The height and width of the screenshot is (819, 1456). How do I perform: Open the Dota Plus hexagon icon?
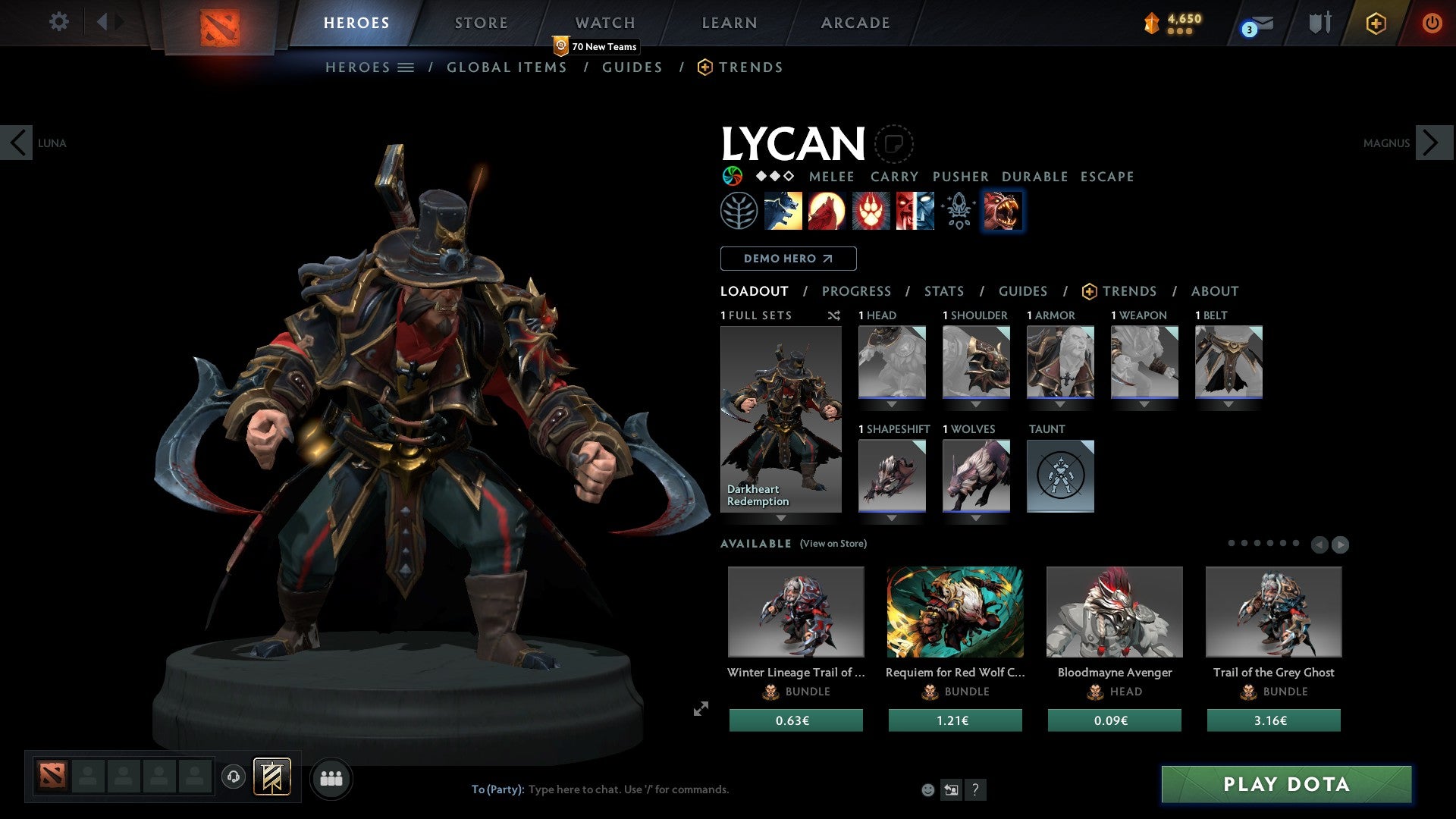pos(1375,23)
